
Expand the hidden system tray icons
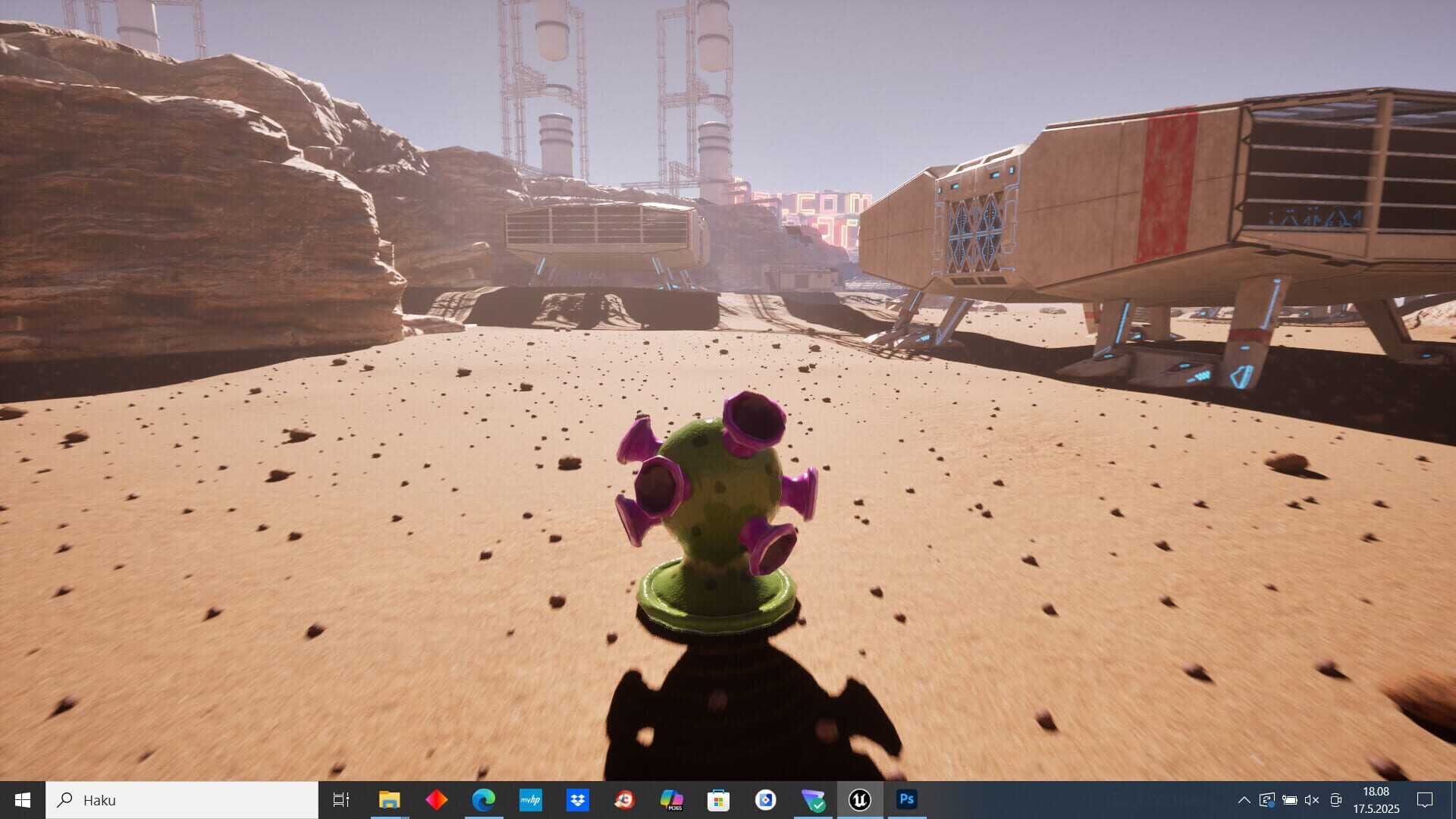pos(1244,800)
